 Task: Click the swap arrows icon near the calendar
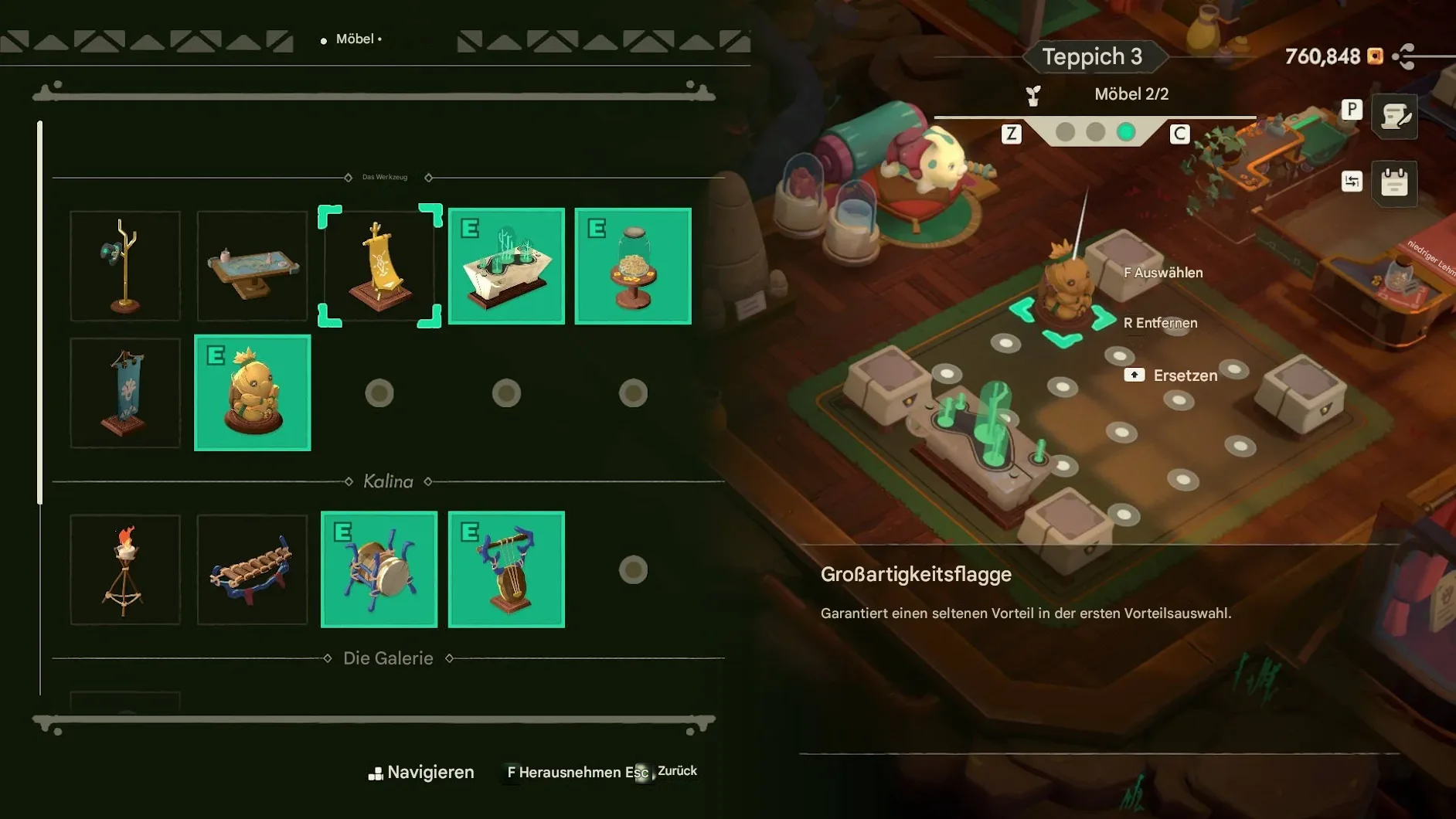pyautogui.click(x=1352, y=182)
